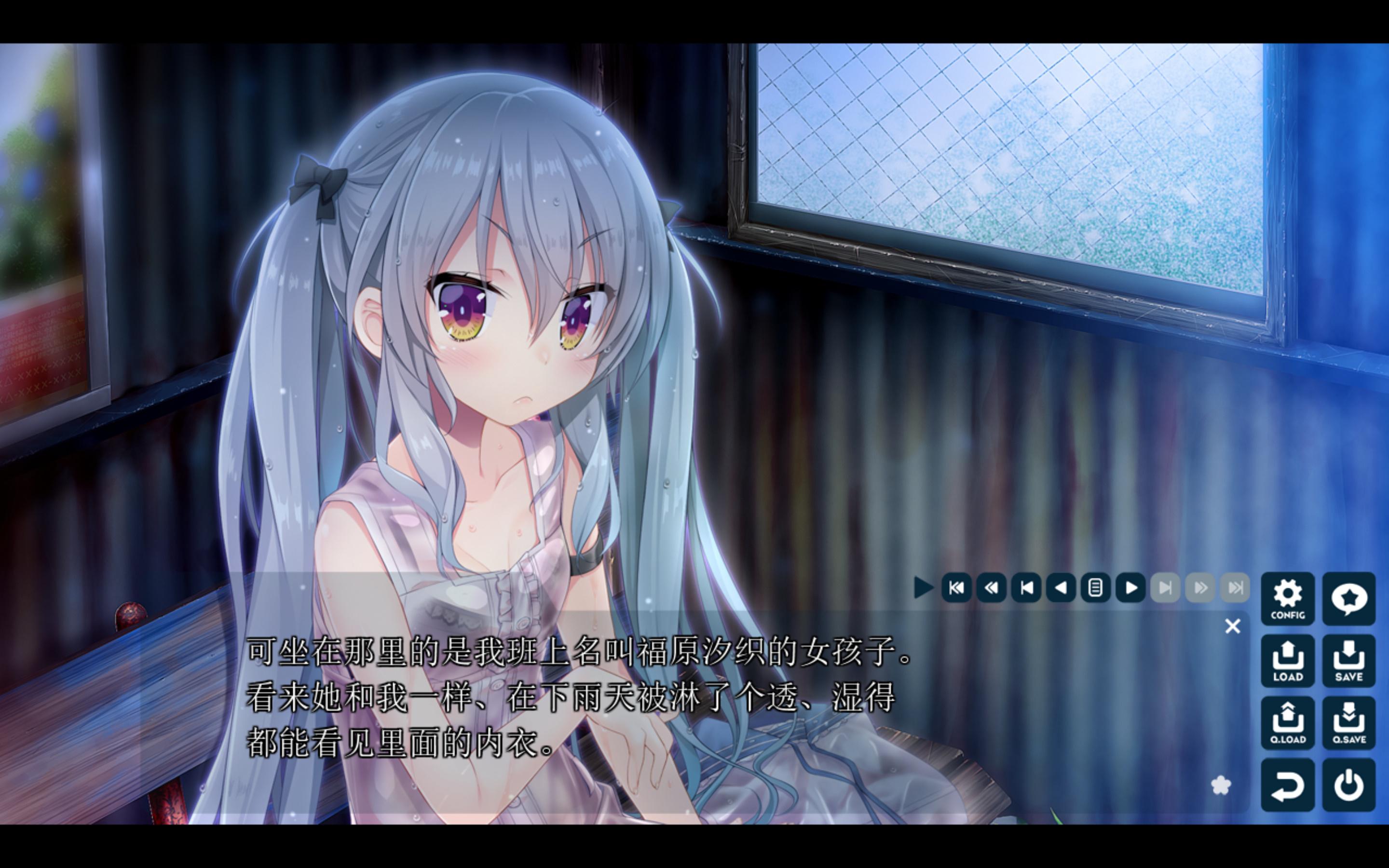Quick save with Q.SAVE
The height and width of the screenshot is (868, 1389).
(x=1348, y=723)
